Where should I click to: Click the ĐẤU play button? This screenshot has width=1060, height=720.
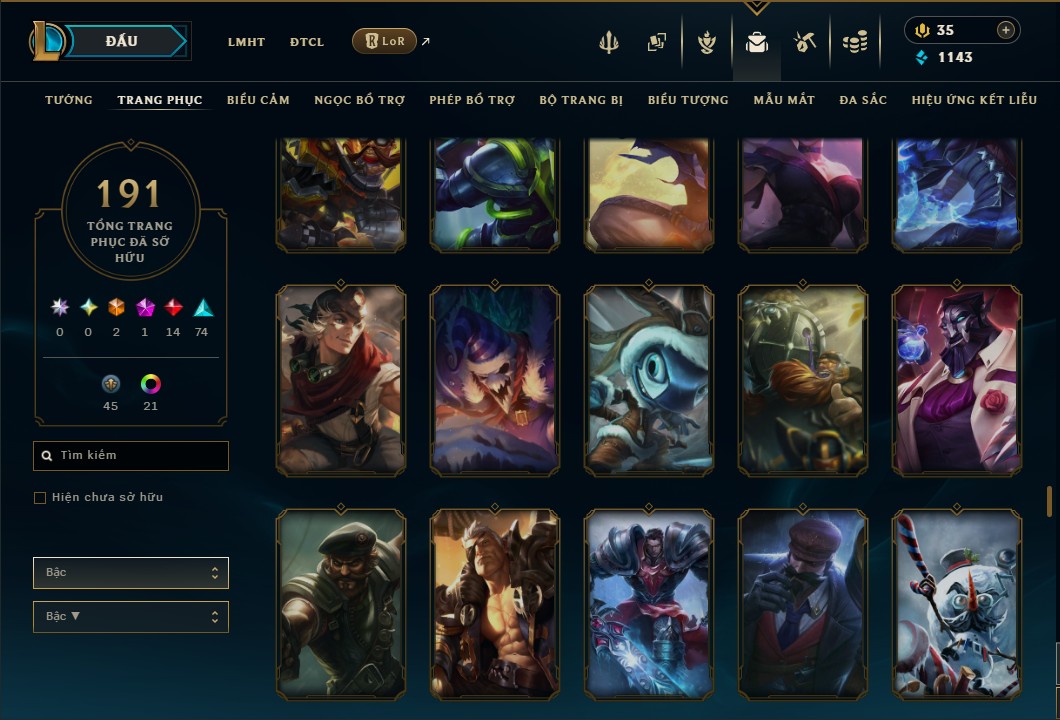(x=122, y=41)
